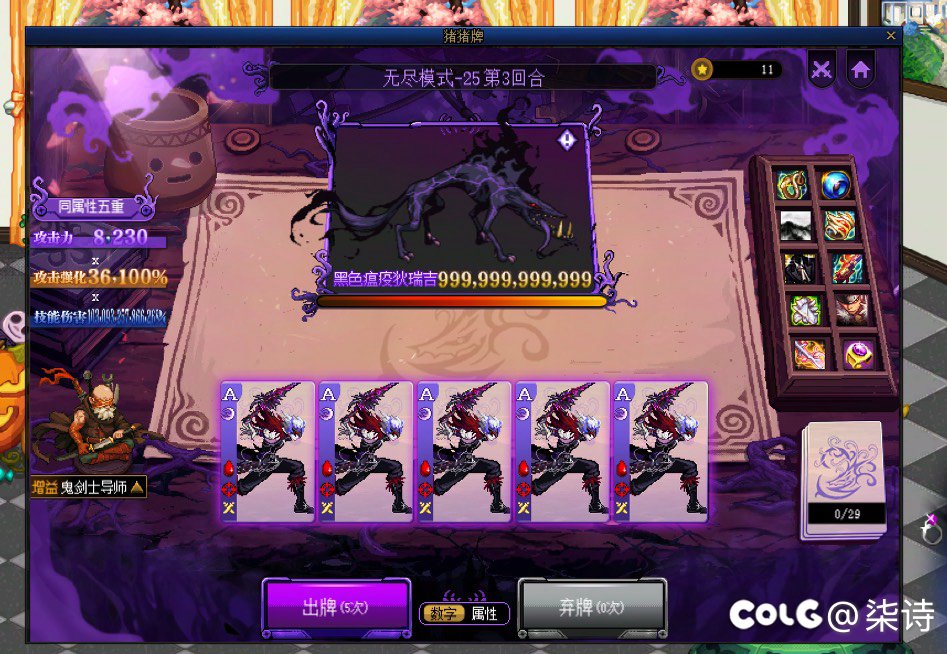Choose the purple gem ring item

click(x=857, y=354)
